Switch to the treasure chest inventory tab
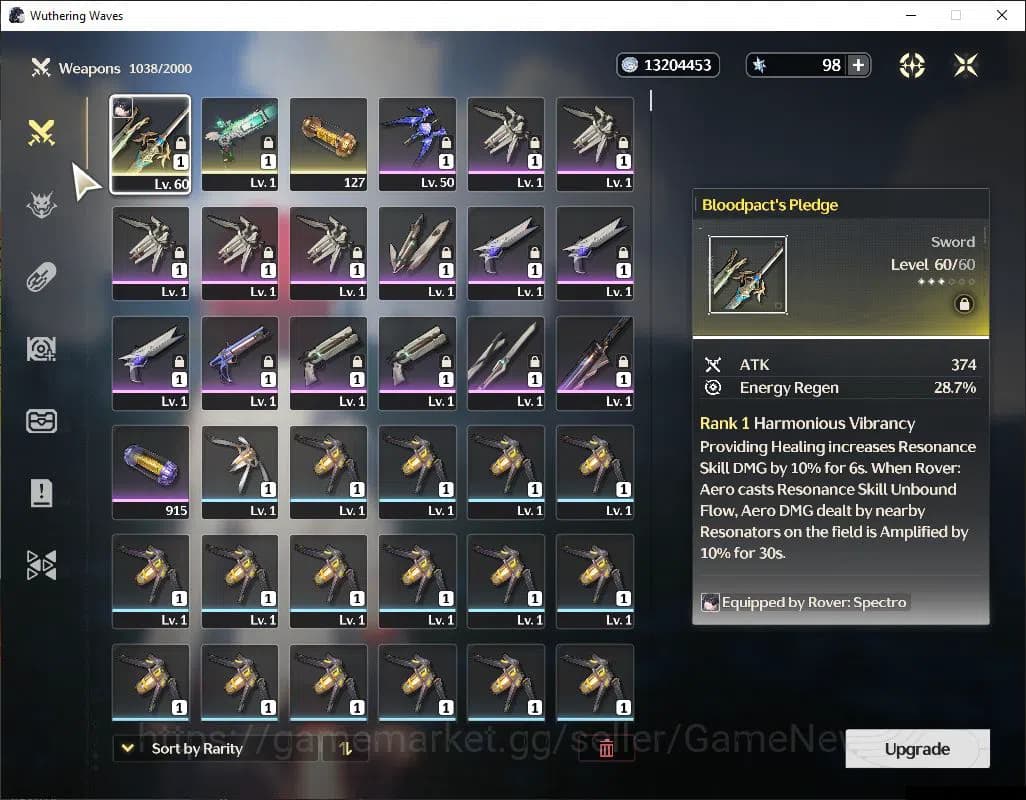This screenshot has width=1026, height=800. tap(41, 421)
